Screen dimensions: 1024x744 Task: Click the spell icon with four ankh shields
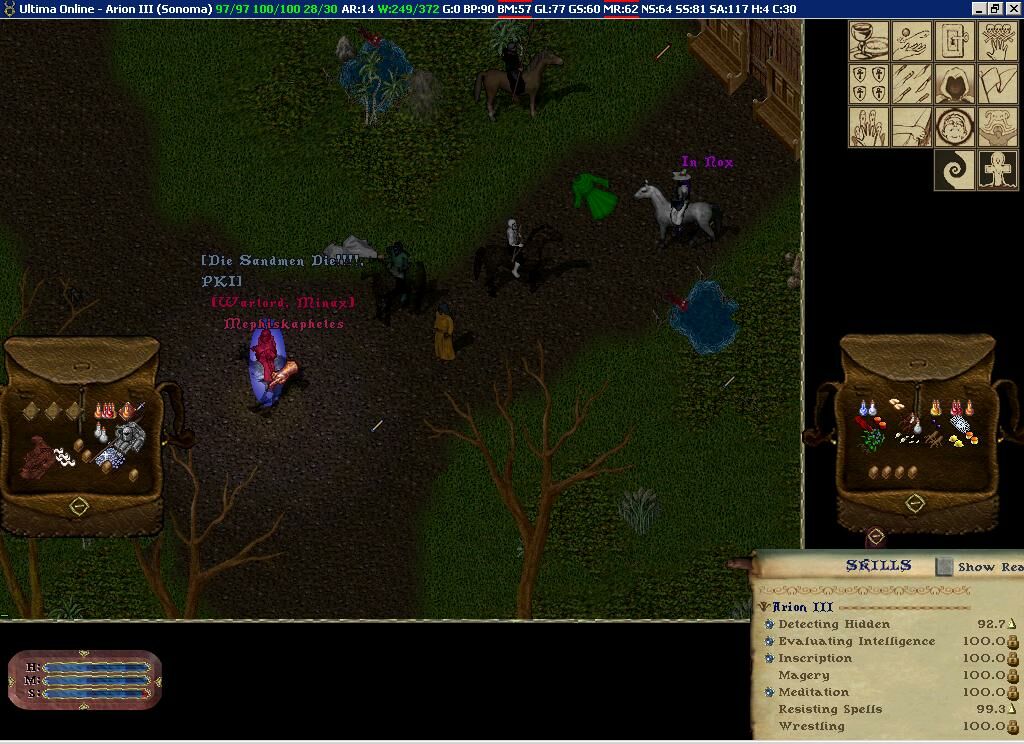869,84
